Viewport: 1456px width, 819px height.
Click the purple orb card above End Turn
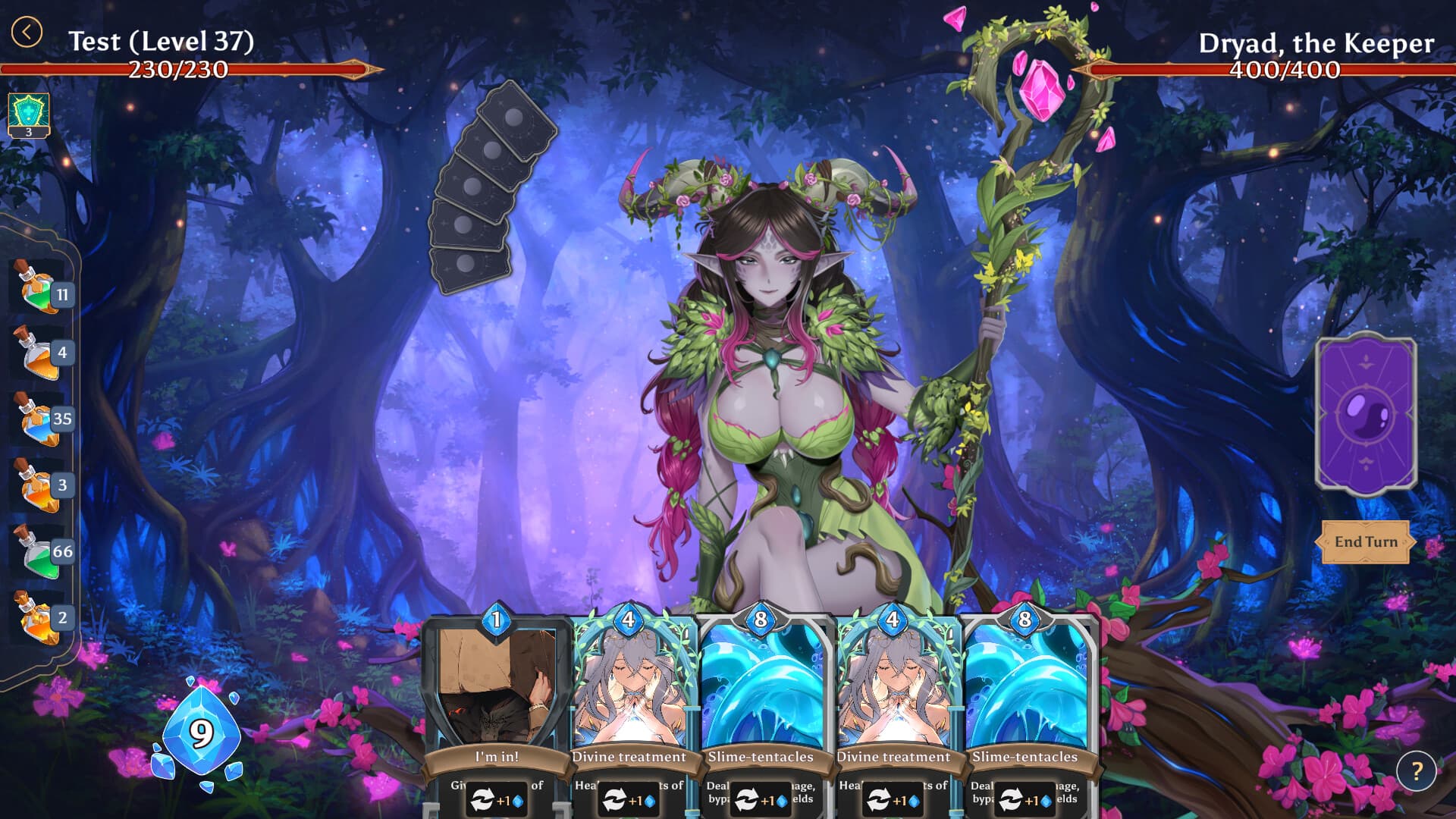(1366, 413)
